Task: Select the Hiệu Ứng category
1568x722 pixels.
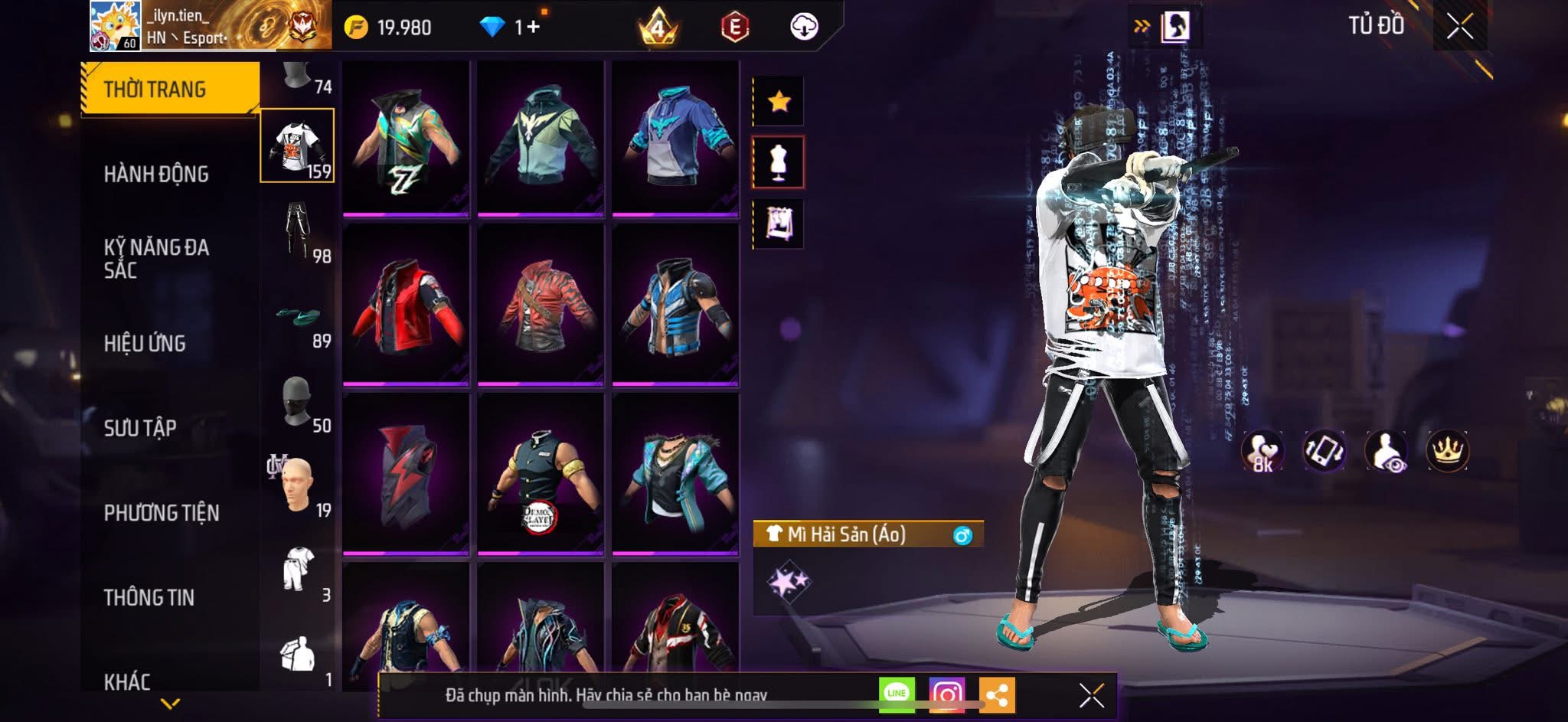Action: (x=145, y=344)
